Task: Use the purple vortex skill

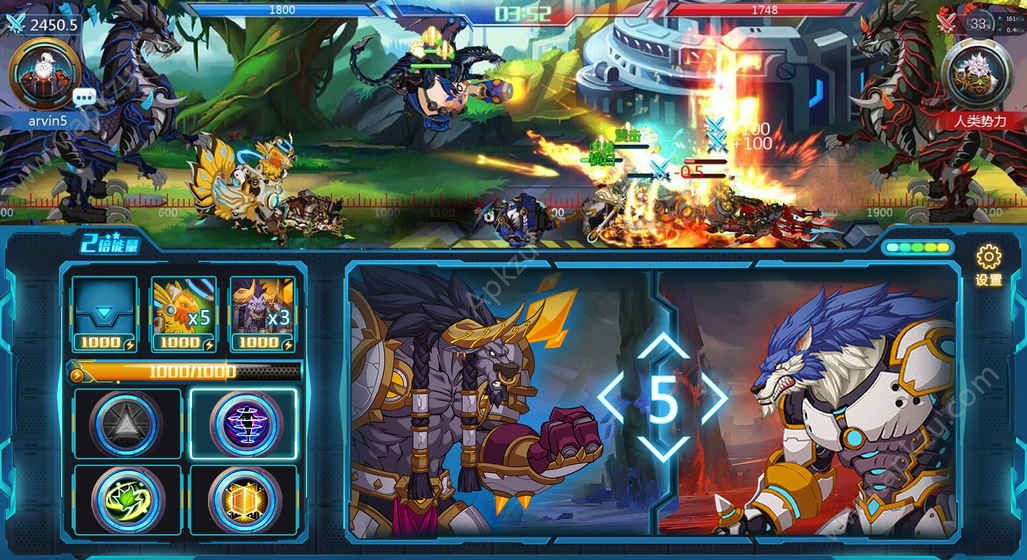Action: click(242, 423)
